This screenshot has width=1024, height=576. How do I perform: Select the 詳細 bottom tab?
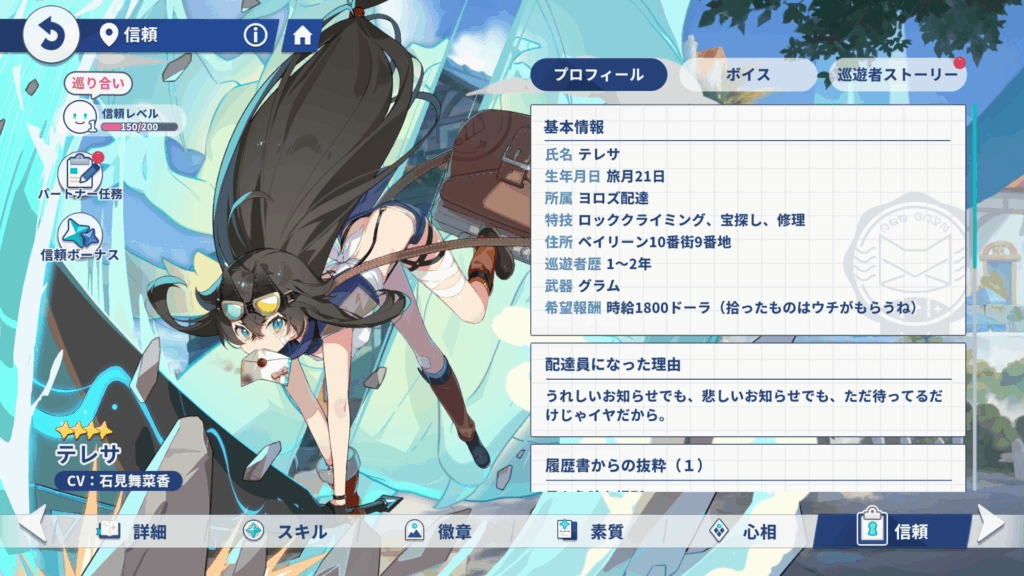click(131, 531)
